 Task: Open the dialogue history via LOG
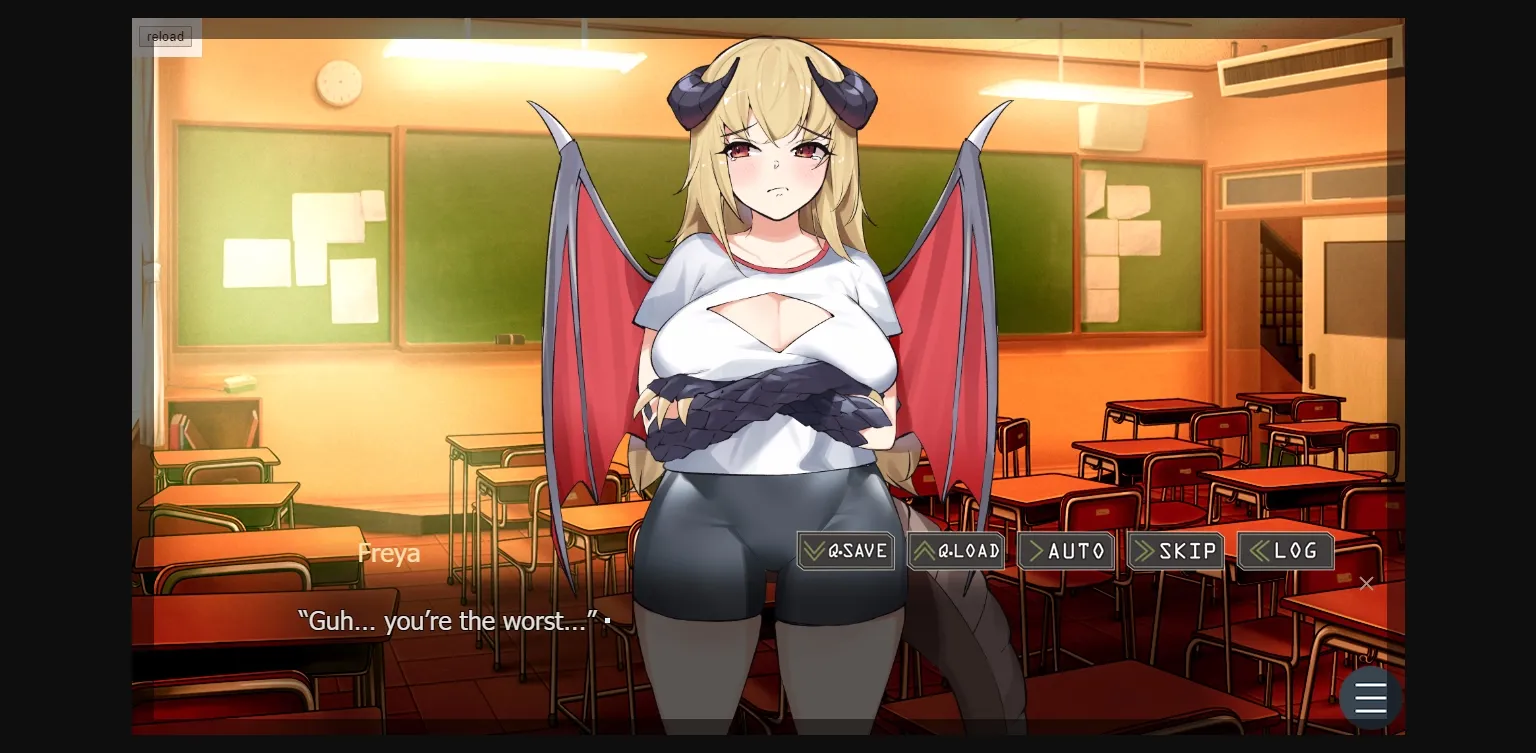point(1286,550)
